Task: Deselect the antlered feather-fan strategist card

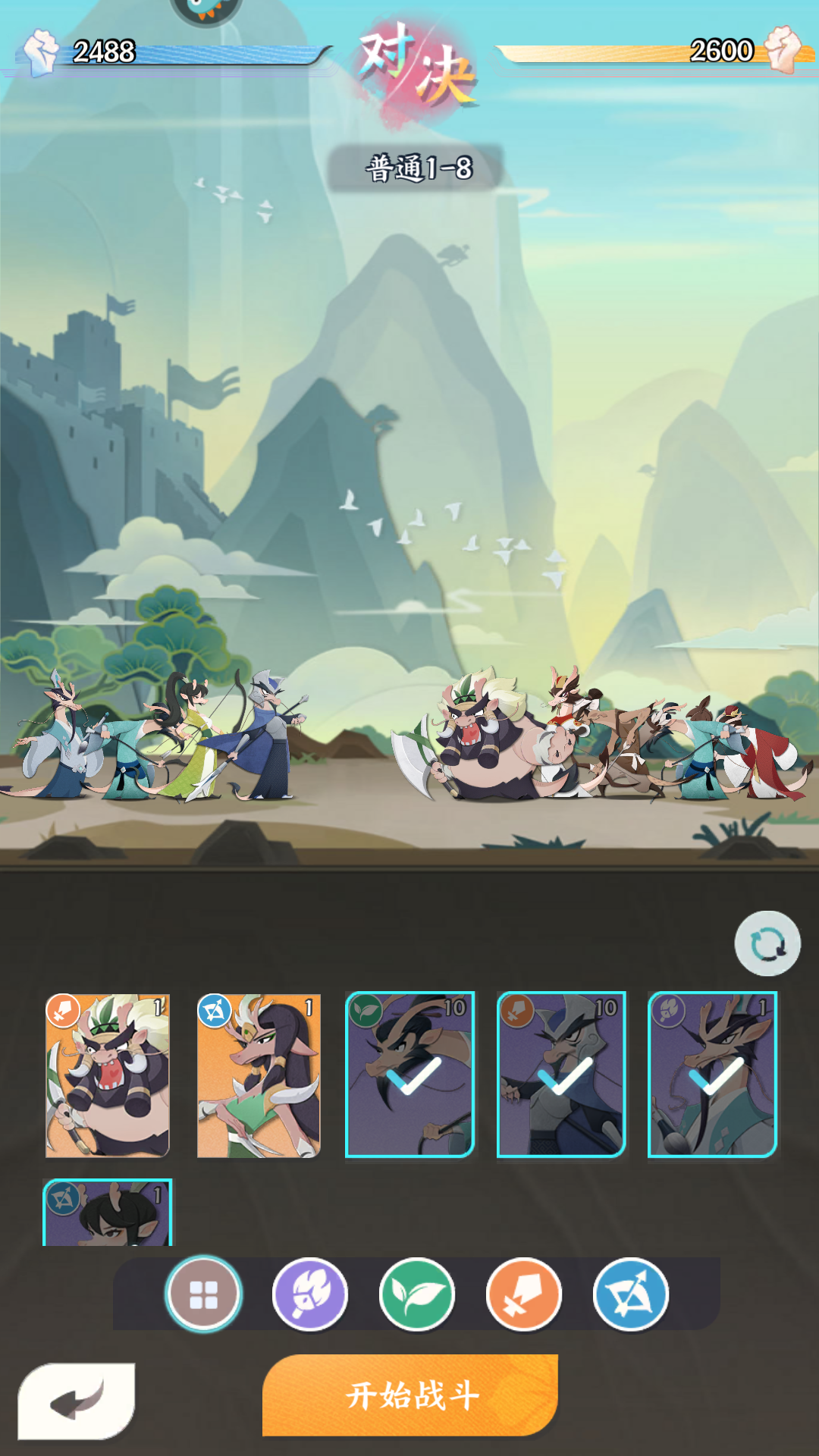Action: 713,1075
